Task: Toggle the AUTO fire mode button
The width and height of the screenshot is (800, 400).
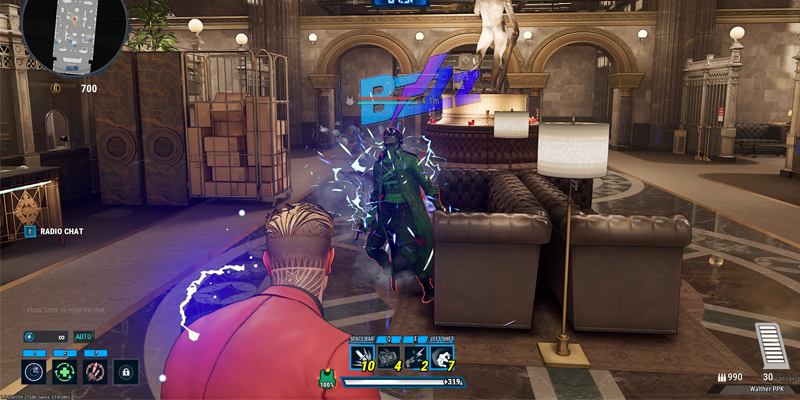Action: point(83,337)
